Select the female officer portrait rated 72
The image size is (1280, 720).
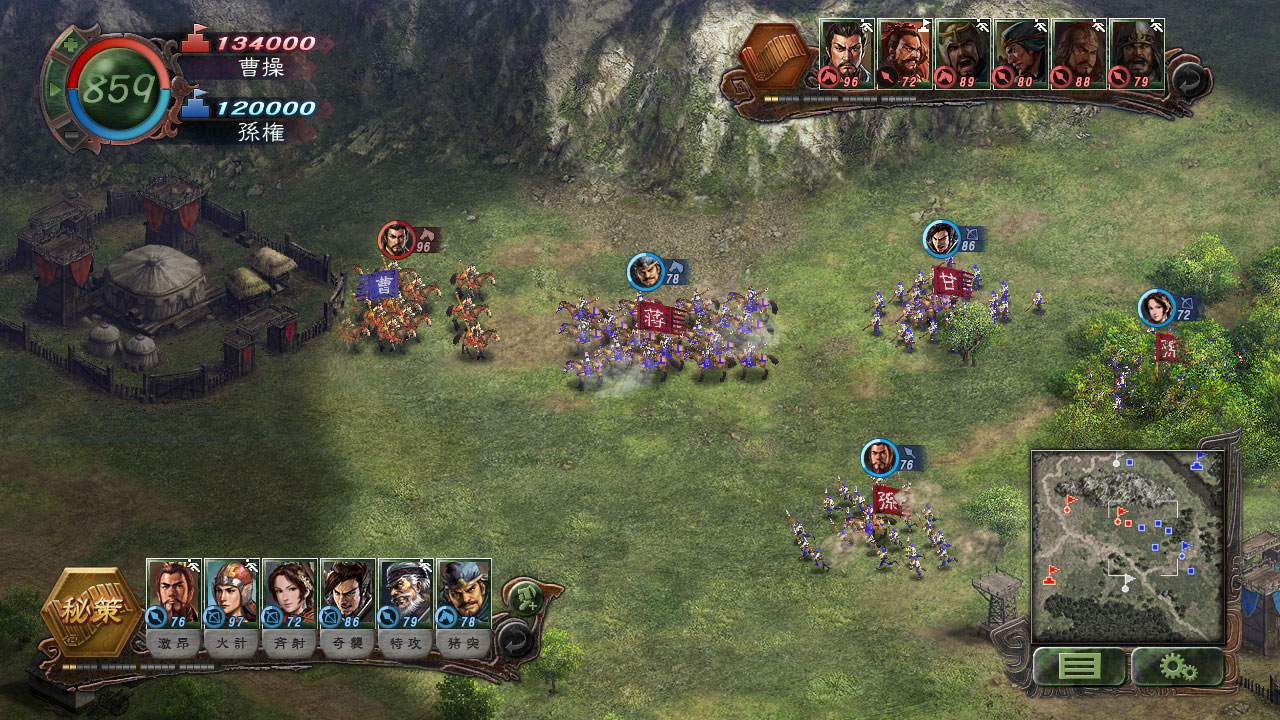[x=290, y=592]
